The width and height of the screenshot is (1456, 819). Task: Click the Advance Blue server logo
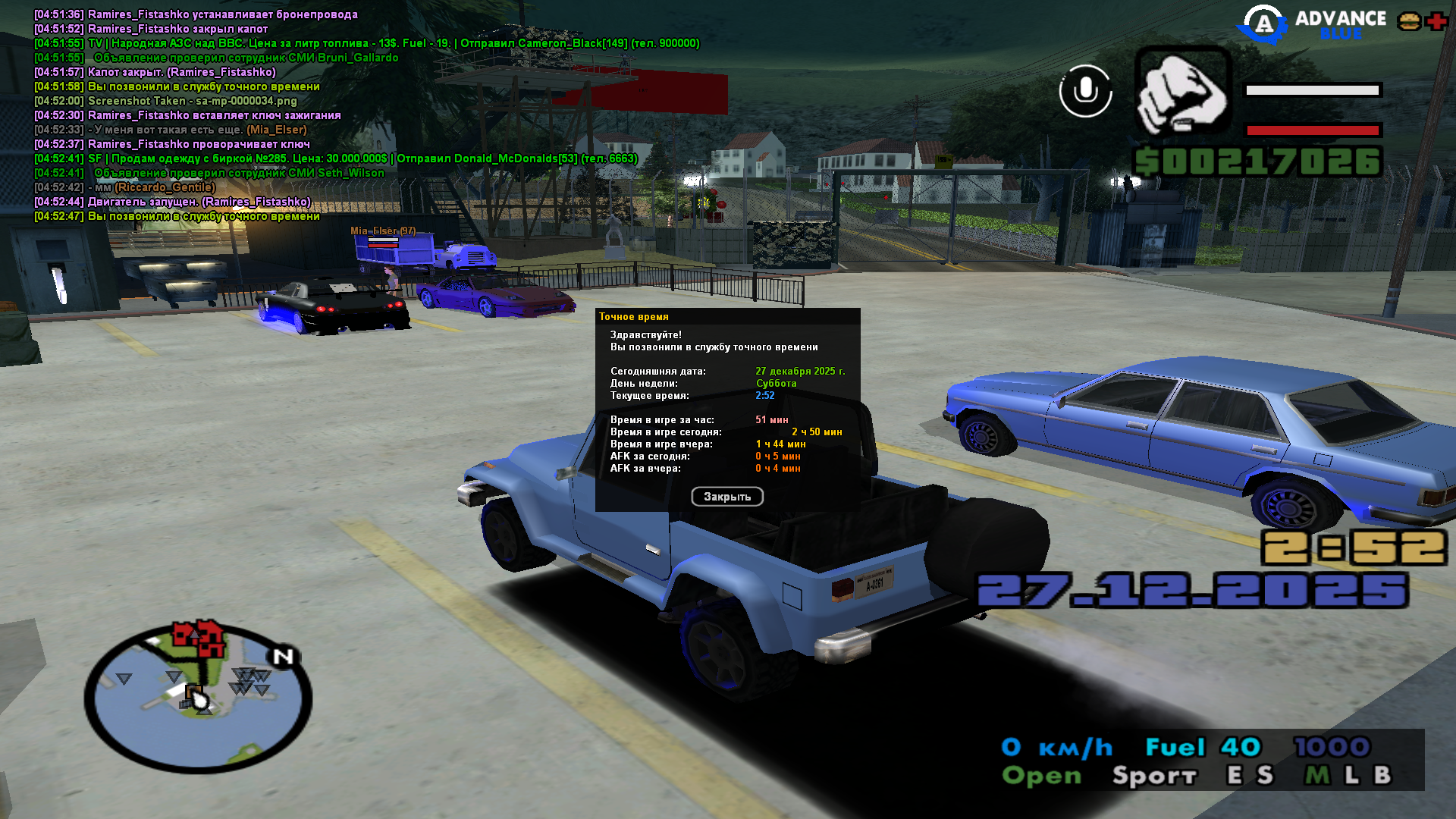click(x=1312, y=24)
